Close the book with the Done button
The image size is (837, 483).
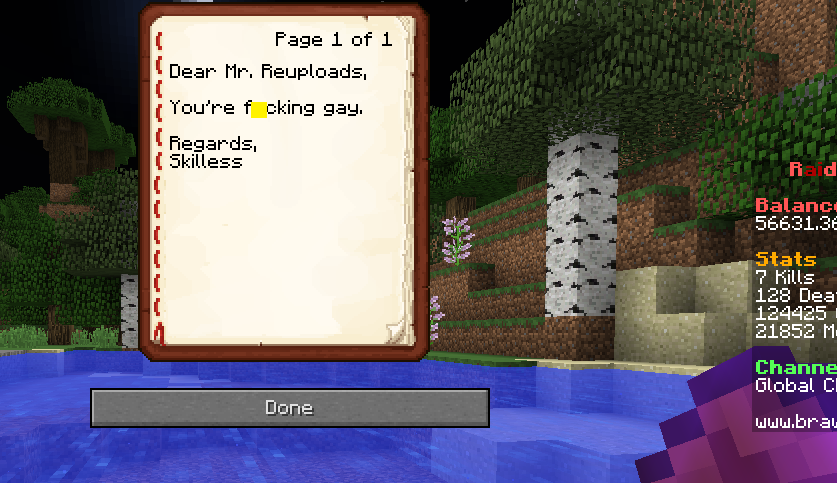pos(289,408)
